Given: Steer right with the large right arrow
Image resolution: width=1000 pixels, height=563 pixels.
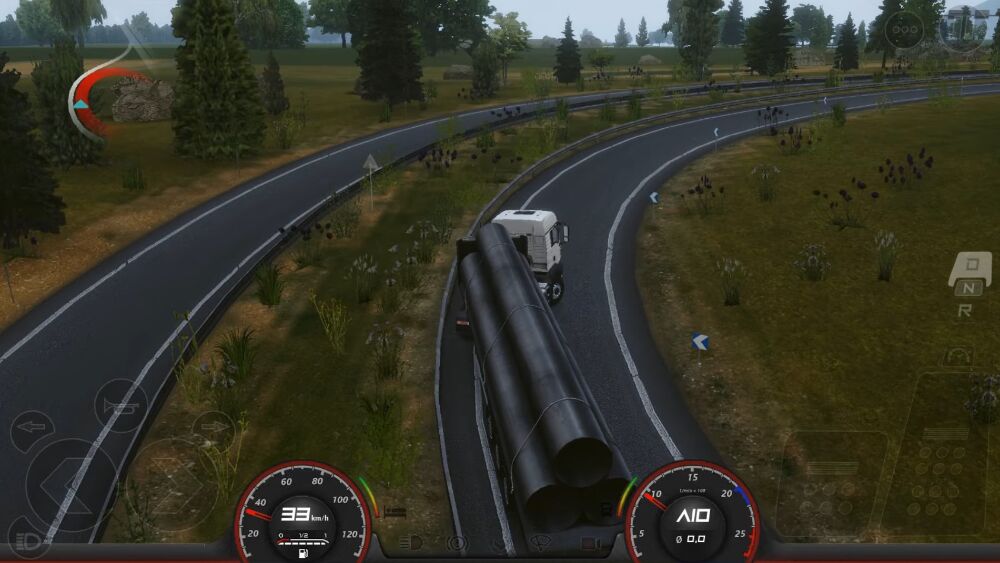Looking at the screenshot, I should [172, 483].
